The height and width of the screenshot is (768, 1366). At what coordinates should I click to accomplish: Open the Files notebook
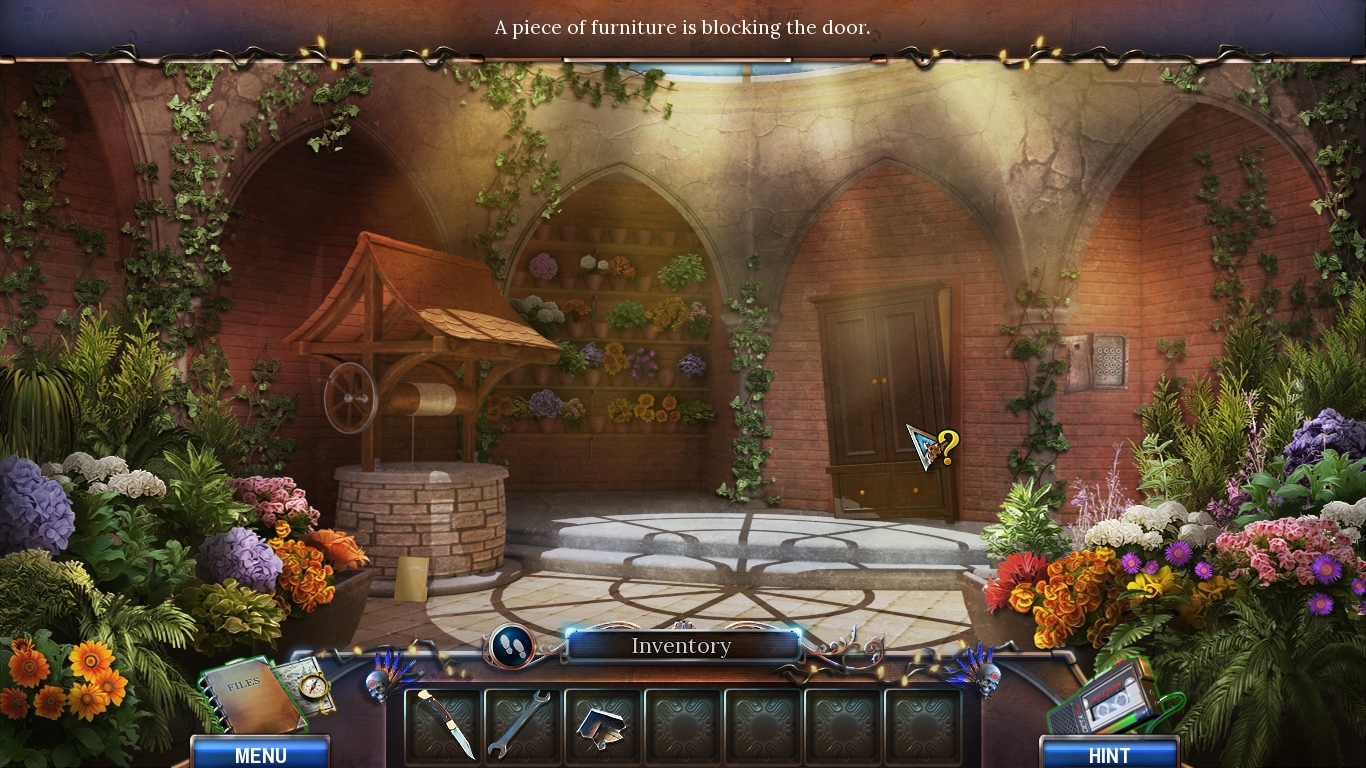(x=248, y=693)
